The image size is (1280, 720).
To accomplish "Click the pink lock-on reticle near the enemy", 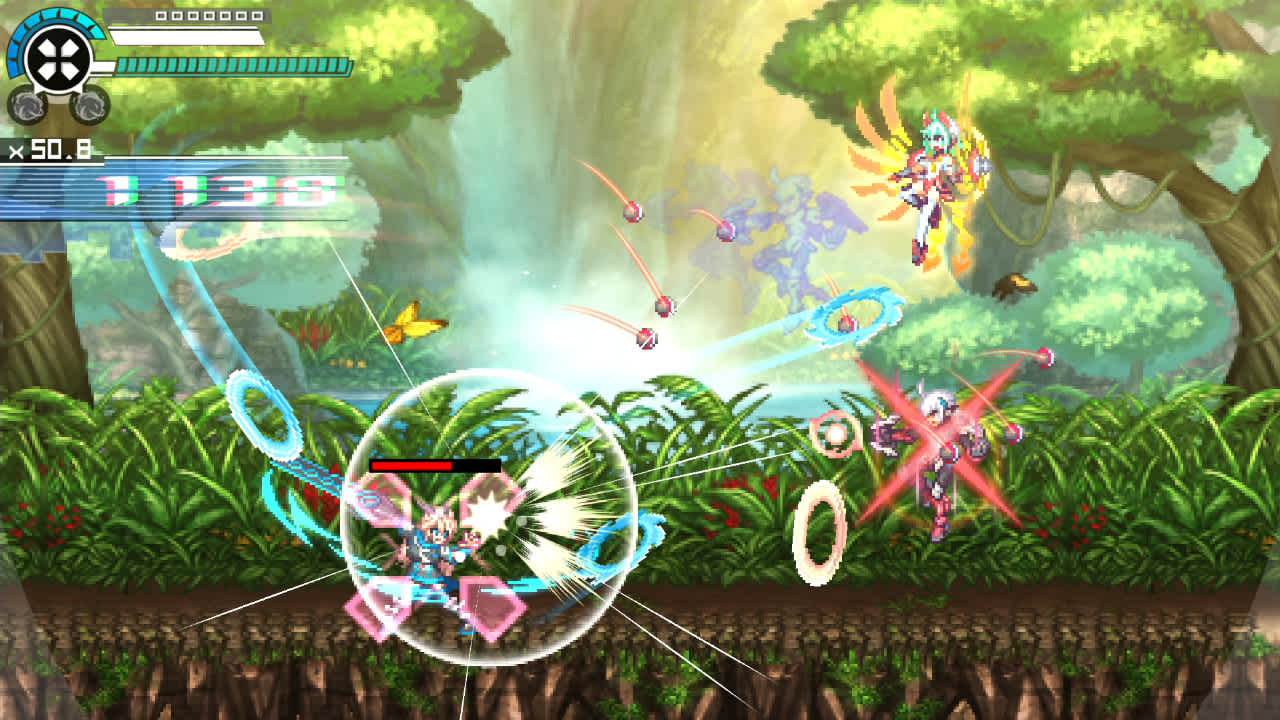I will point(835,432).
